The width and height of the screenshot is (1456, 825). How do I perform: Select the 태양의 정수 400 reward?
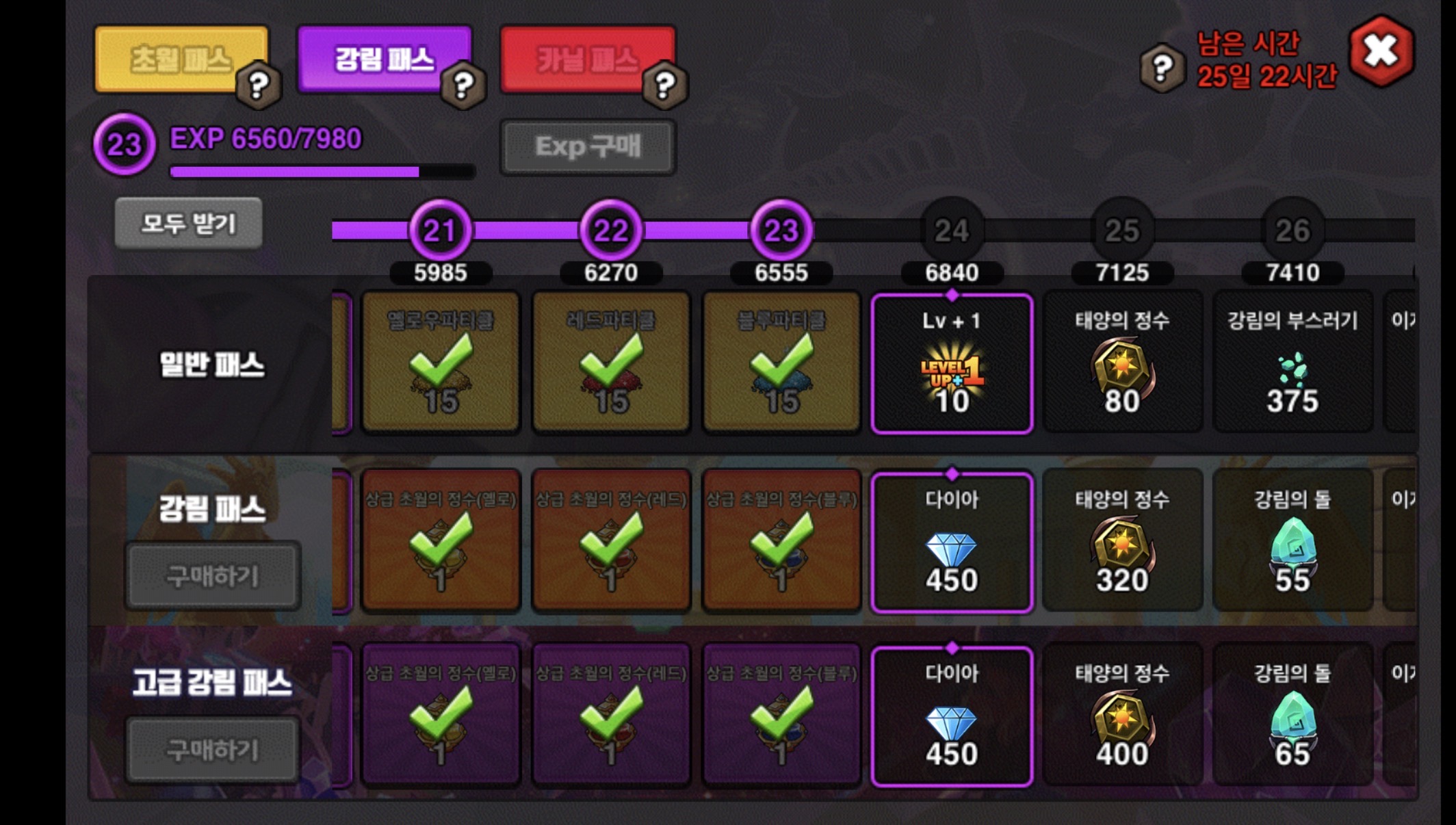(1122, 716)
